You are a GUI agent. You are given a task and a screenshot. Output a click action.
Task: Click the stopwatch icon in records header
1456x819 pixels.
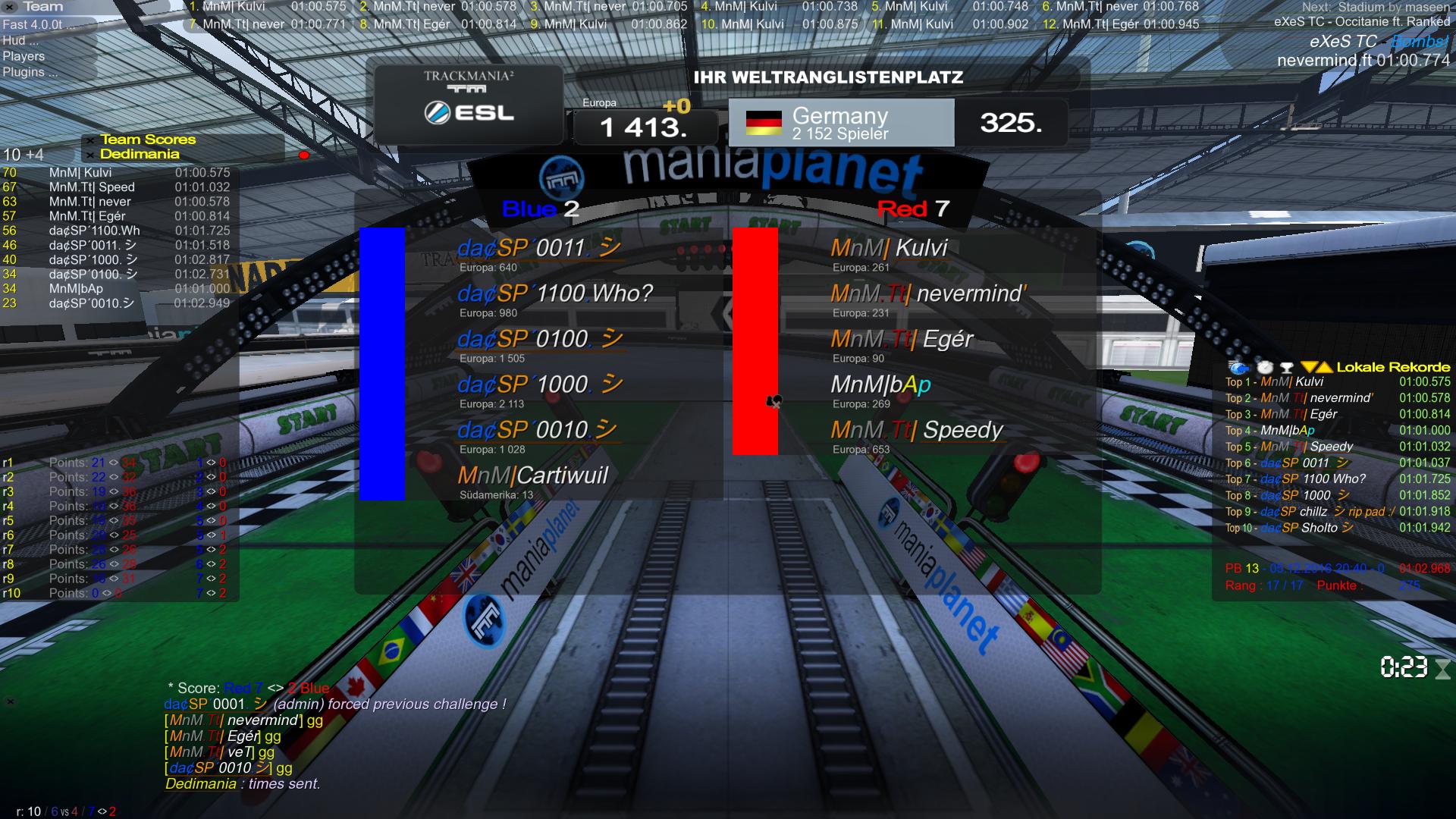pos(1264,368)
